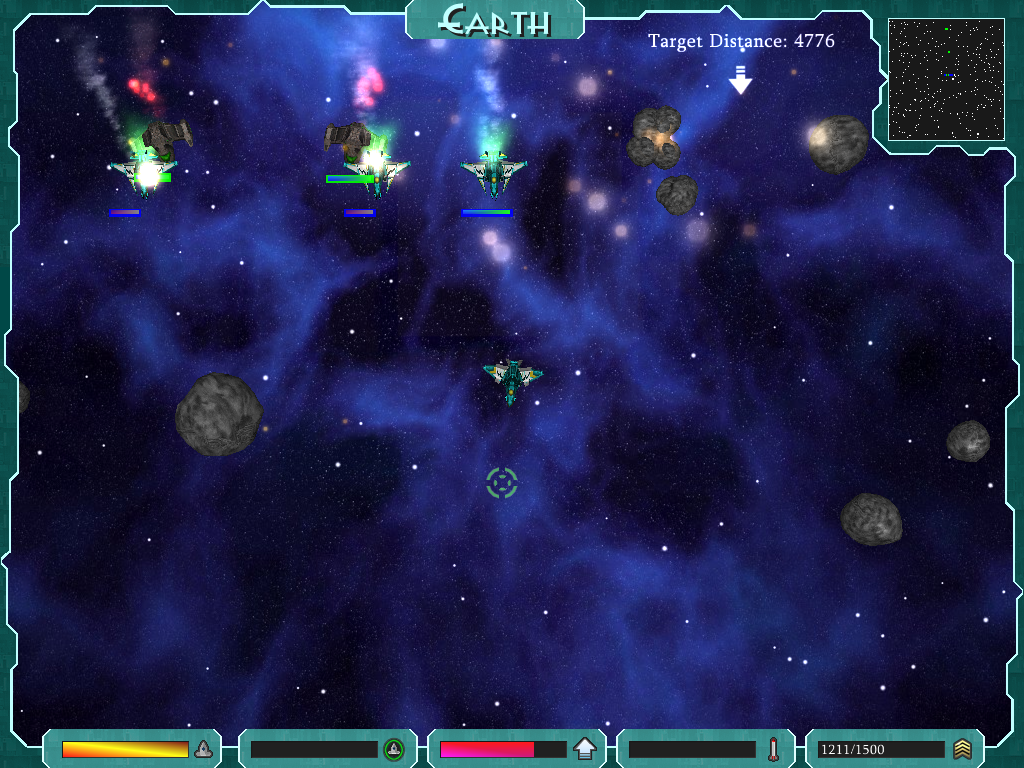The height and width of the screenshot is (768, 1024).
Task: Click the Earth location title
Action: point(495,20)
